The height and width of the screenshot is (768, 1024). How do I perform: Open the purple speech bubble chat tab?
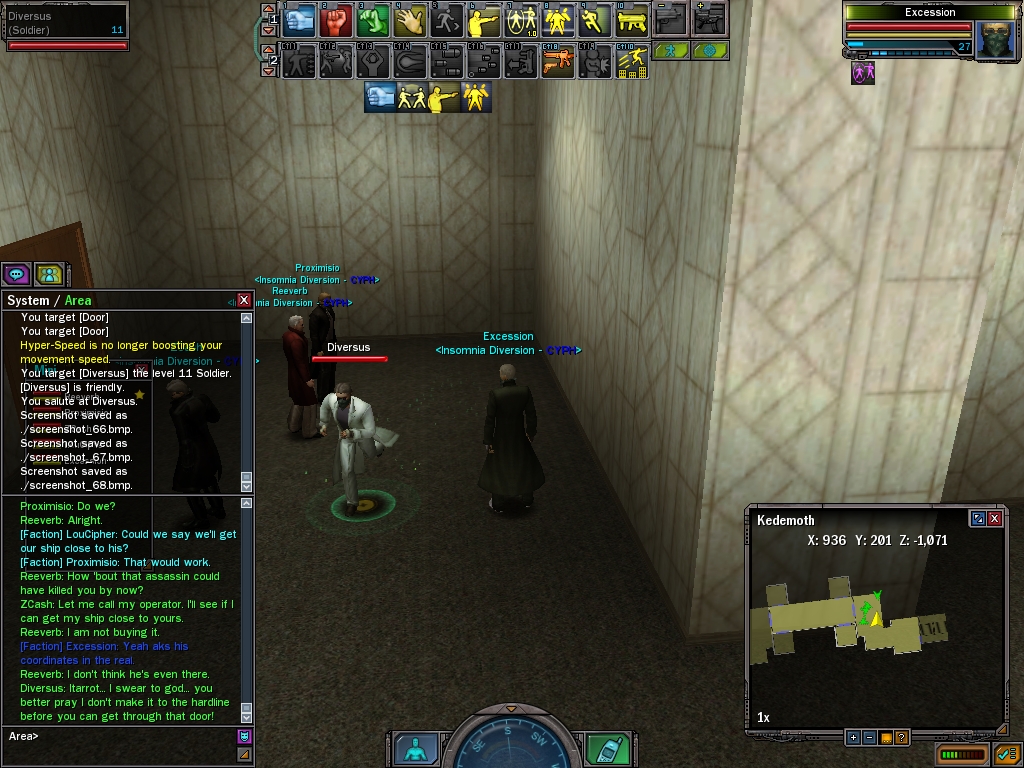pos(16,274)
